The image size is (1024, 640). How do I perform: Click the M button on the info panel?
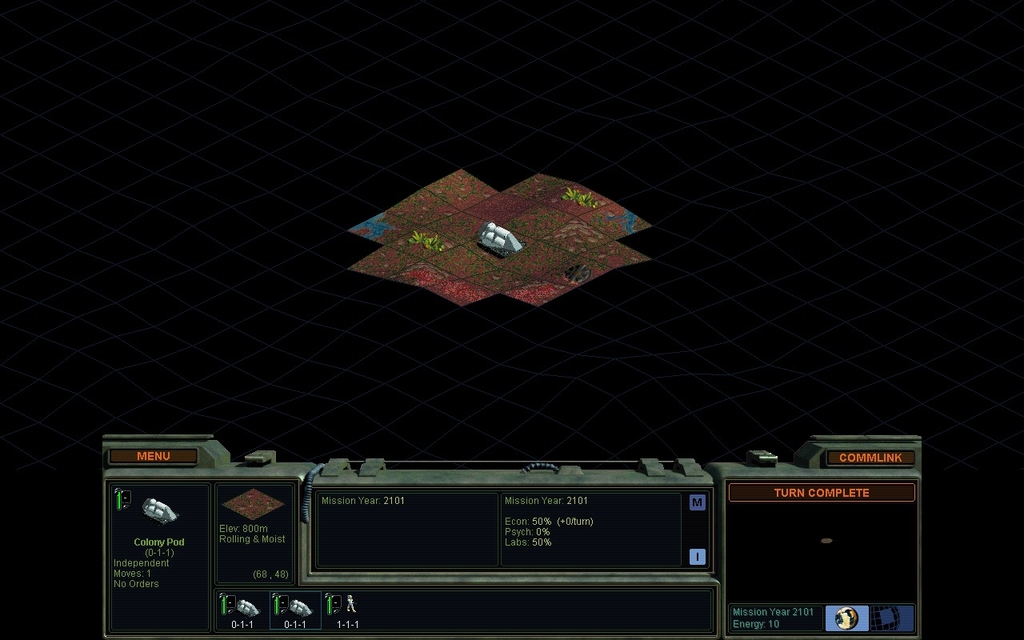click(x=697, y=502)
